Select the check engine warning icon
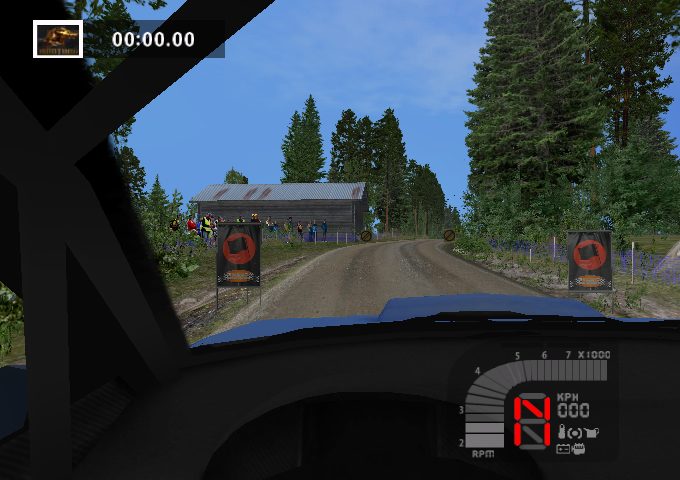 coord(579,448)
